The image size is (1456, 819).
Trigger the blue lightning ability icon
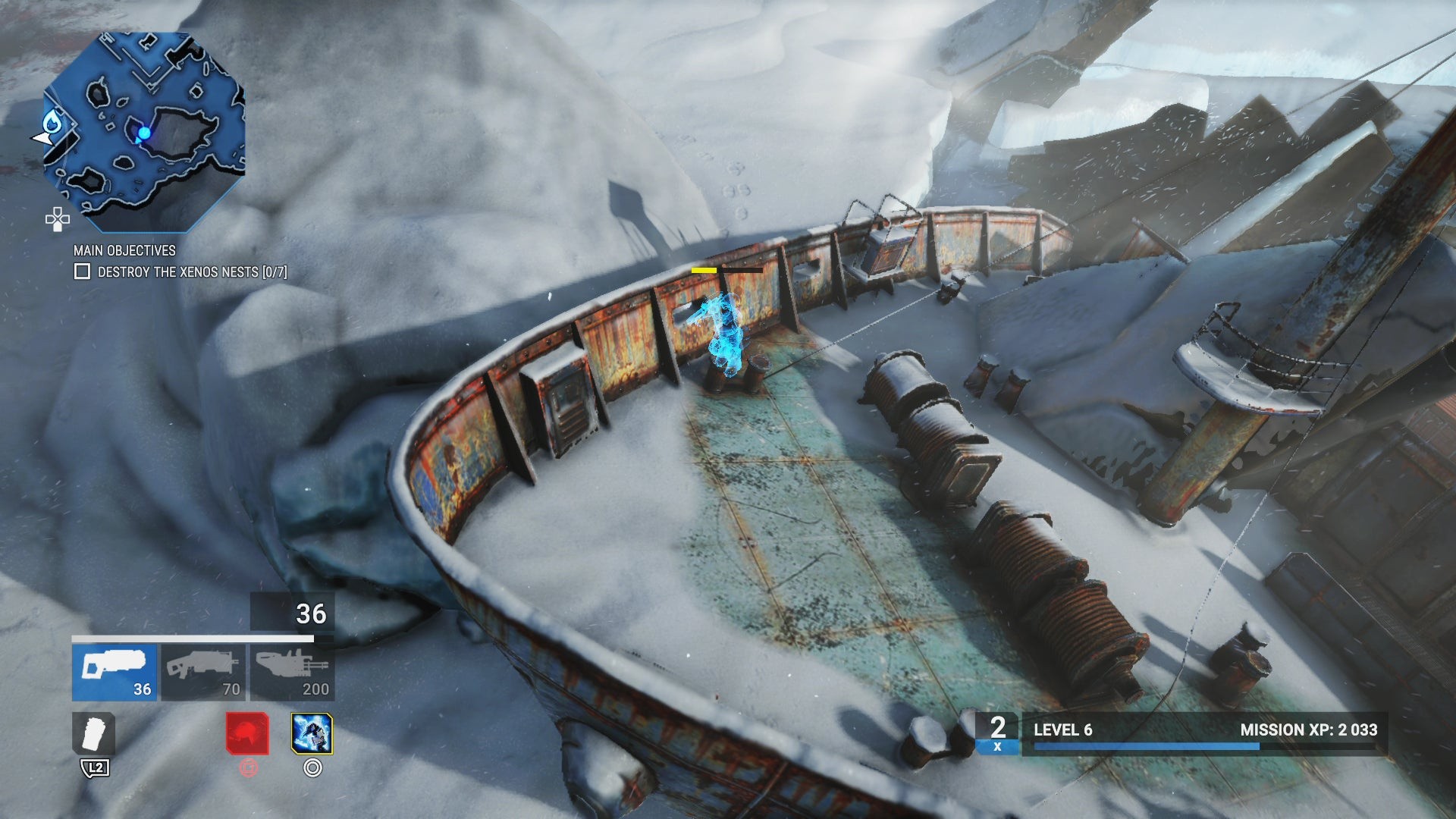312,733
